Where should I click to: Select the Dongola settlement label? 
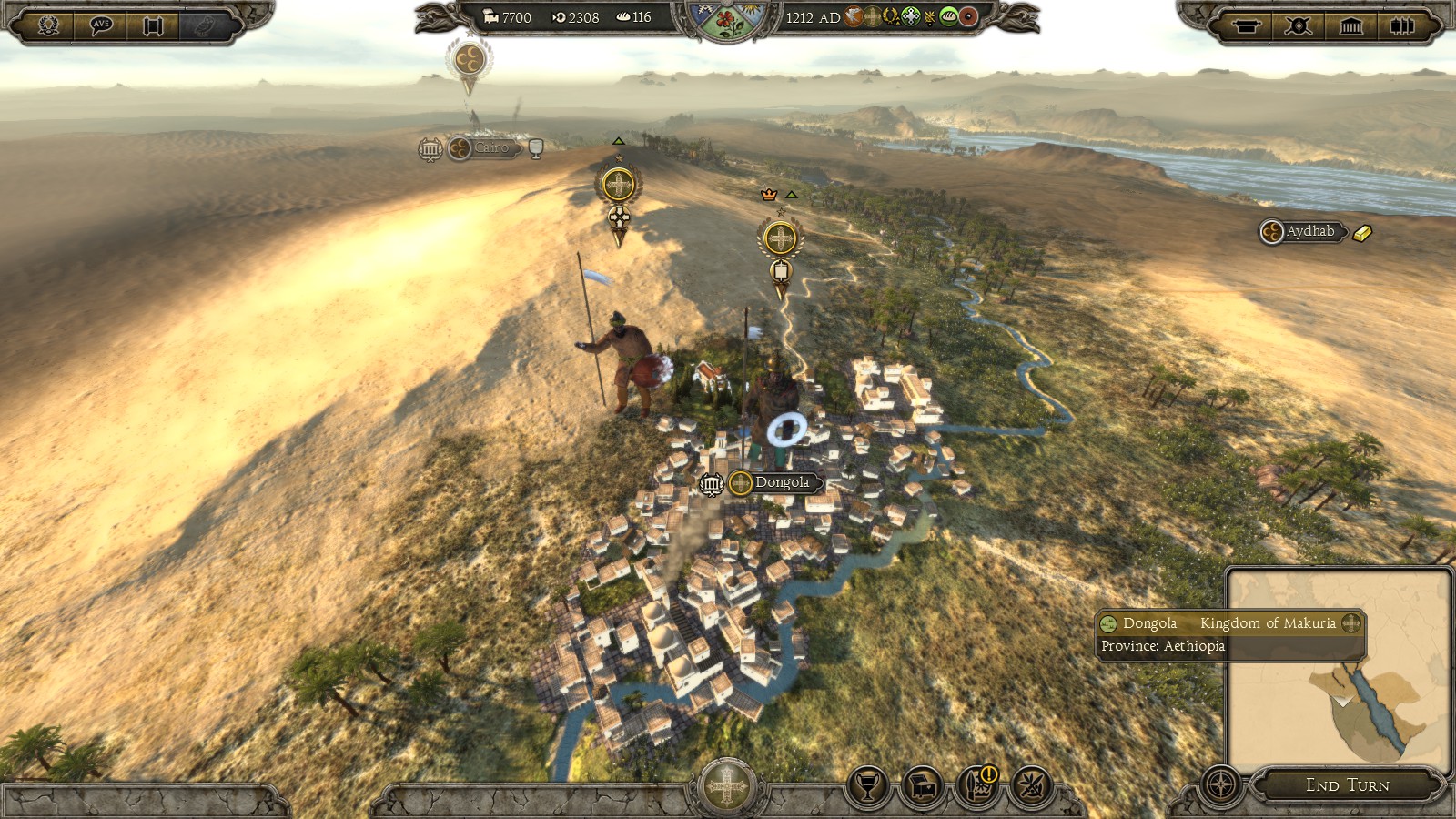[x=781, y=483]
